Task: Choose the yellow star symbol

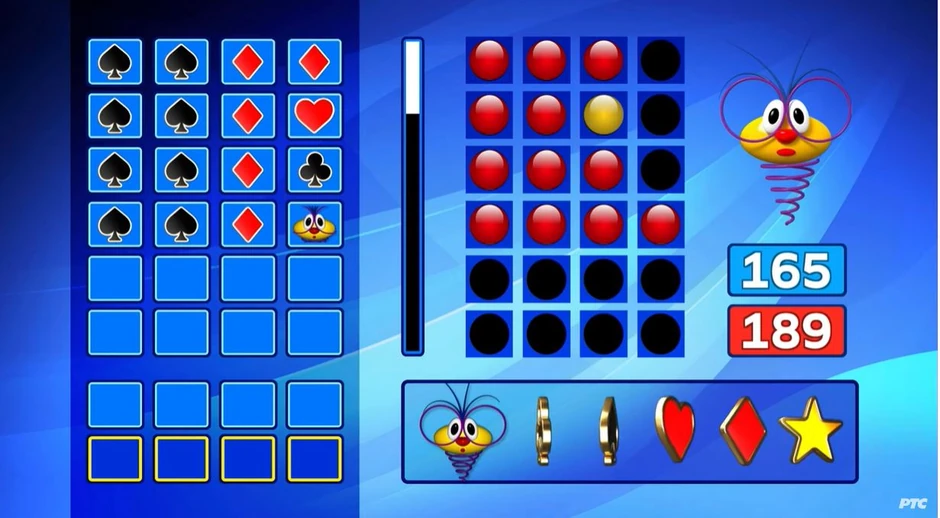Action: pos(810,430)
